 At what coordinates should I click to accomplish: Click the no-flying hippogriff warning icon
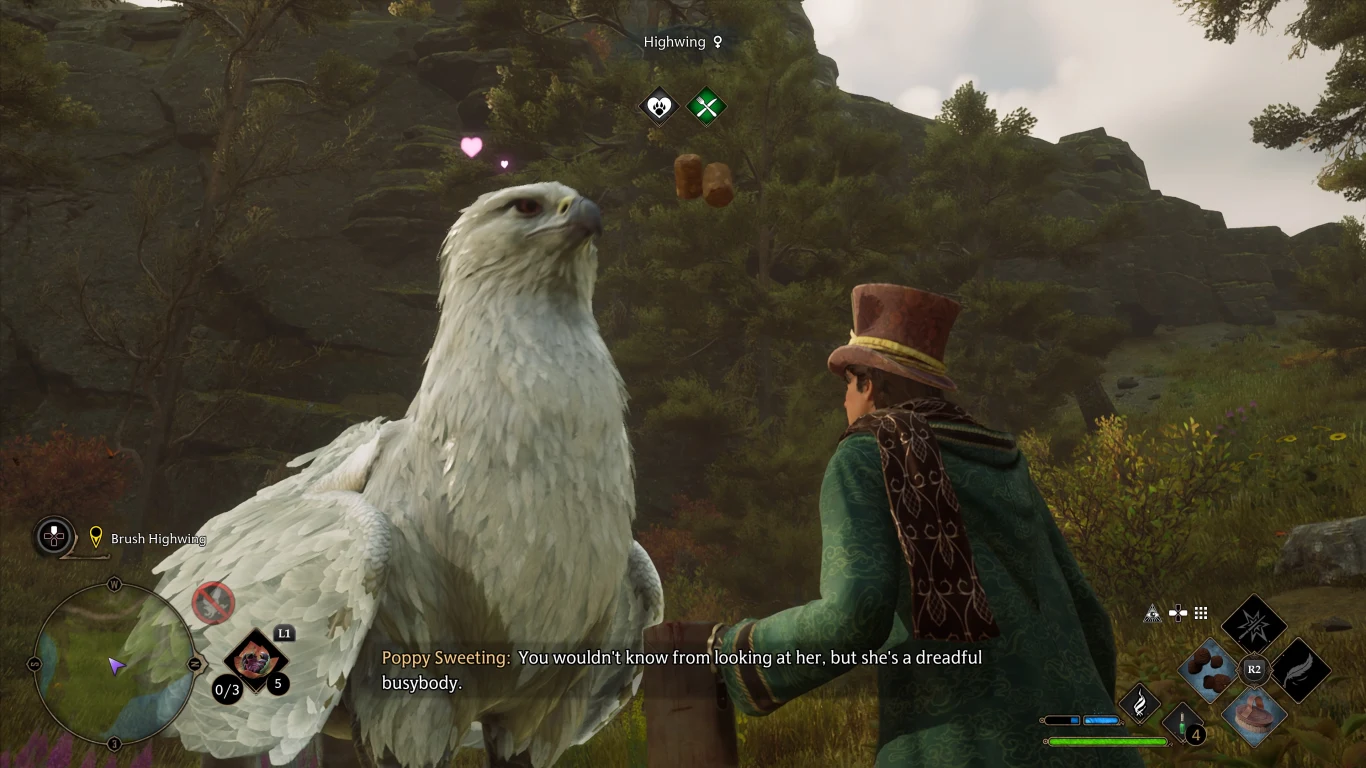(213, 603)
